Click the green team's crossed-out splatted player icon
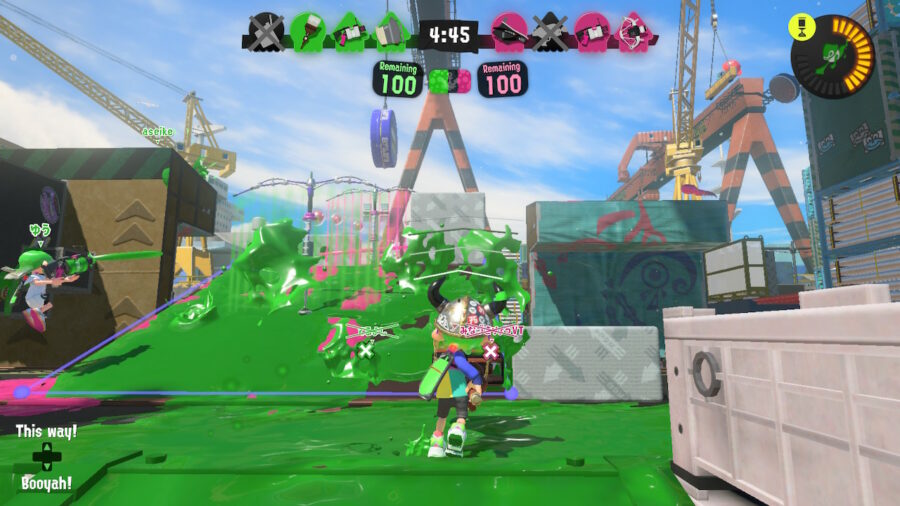 click(x=266, y=31)
